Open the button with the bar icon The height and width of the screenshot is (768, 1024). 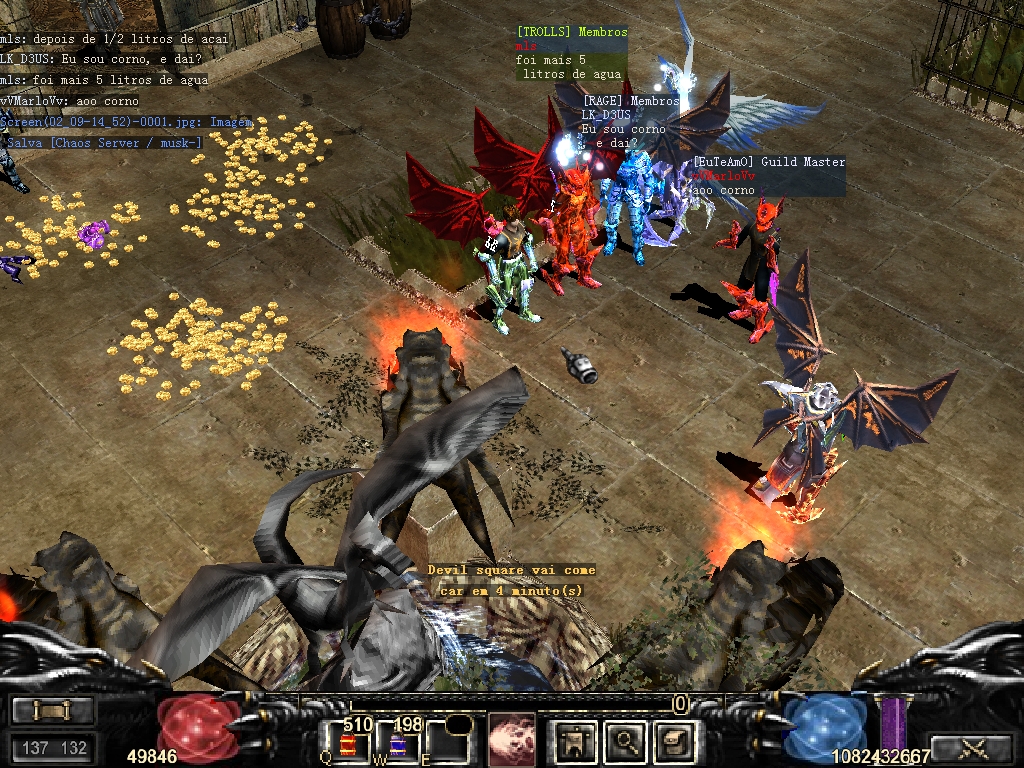[x=53, y=710]
